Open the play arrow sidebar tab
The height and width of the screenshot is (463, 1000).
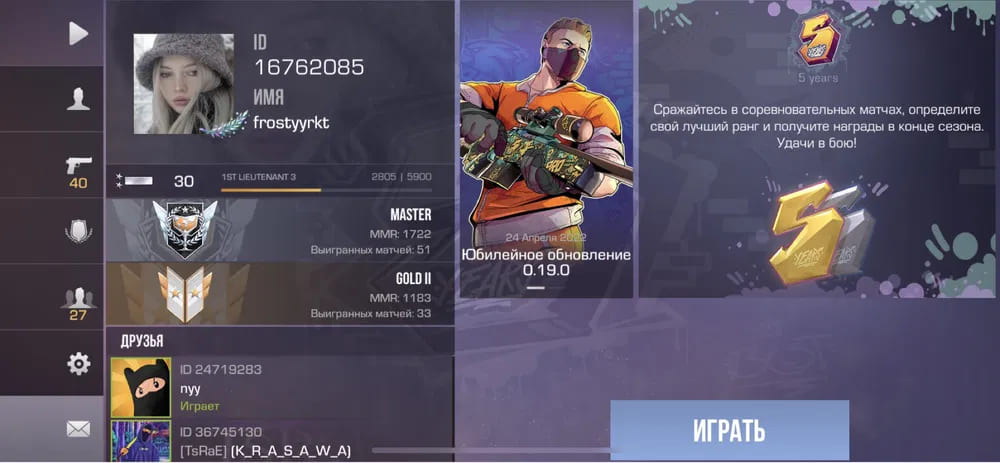(x=78, y=34)
